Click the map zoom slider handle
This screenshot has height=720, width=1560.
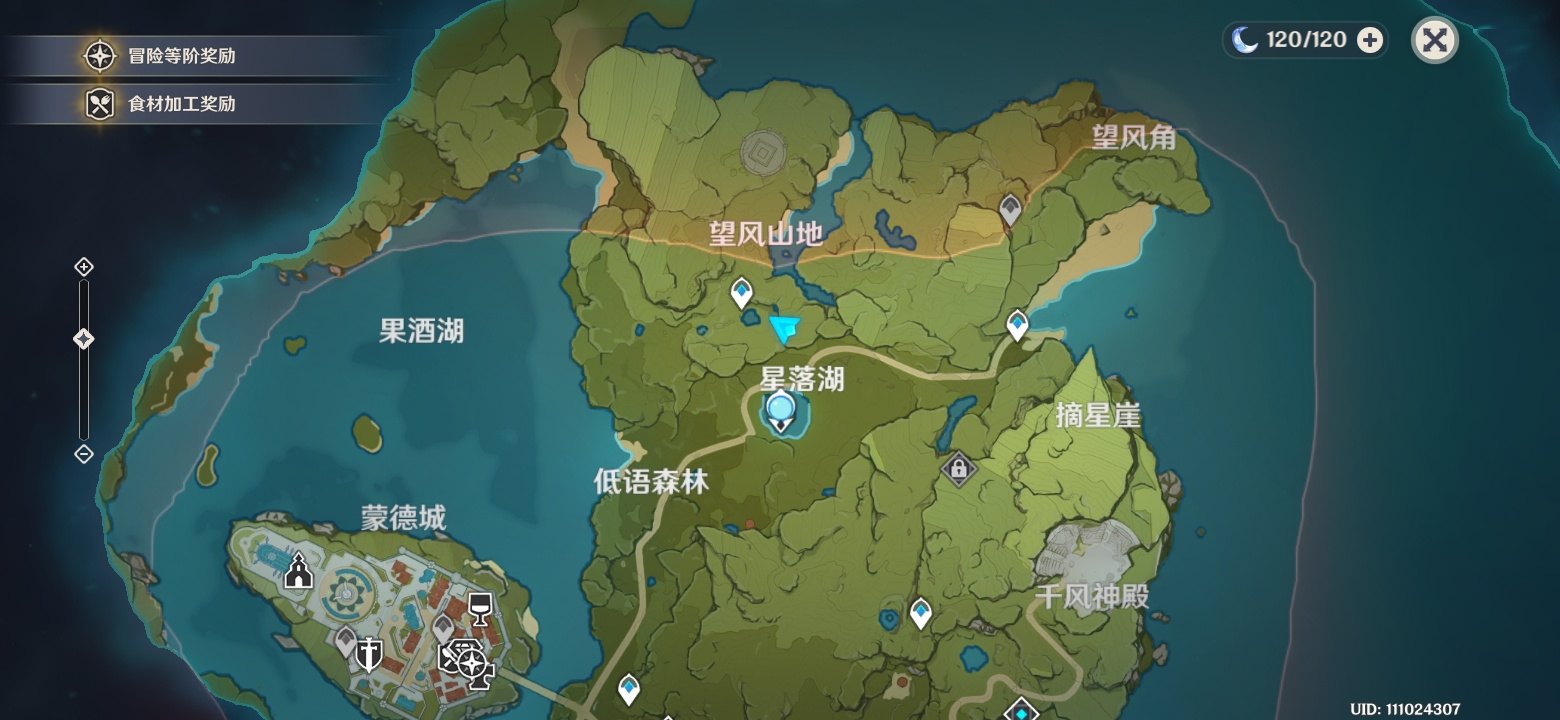[83, 338]
